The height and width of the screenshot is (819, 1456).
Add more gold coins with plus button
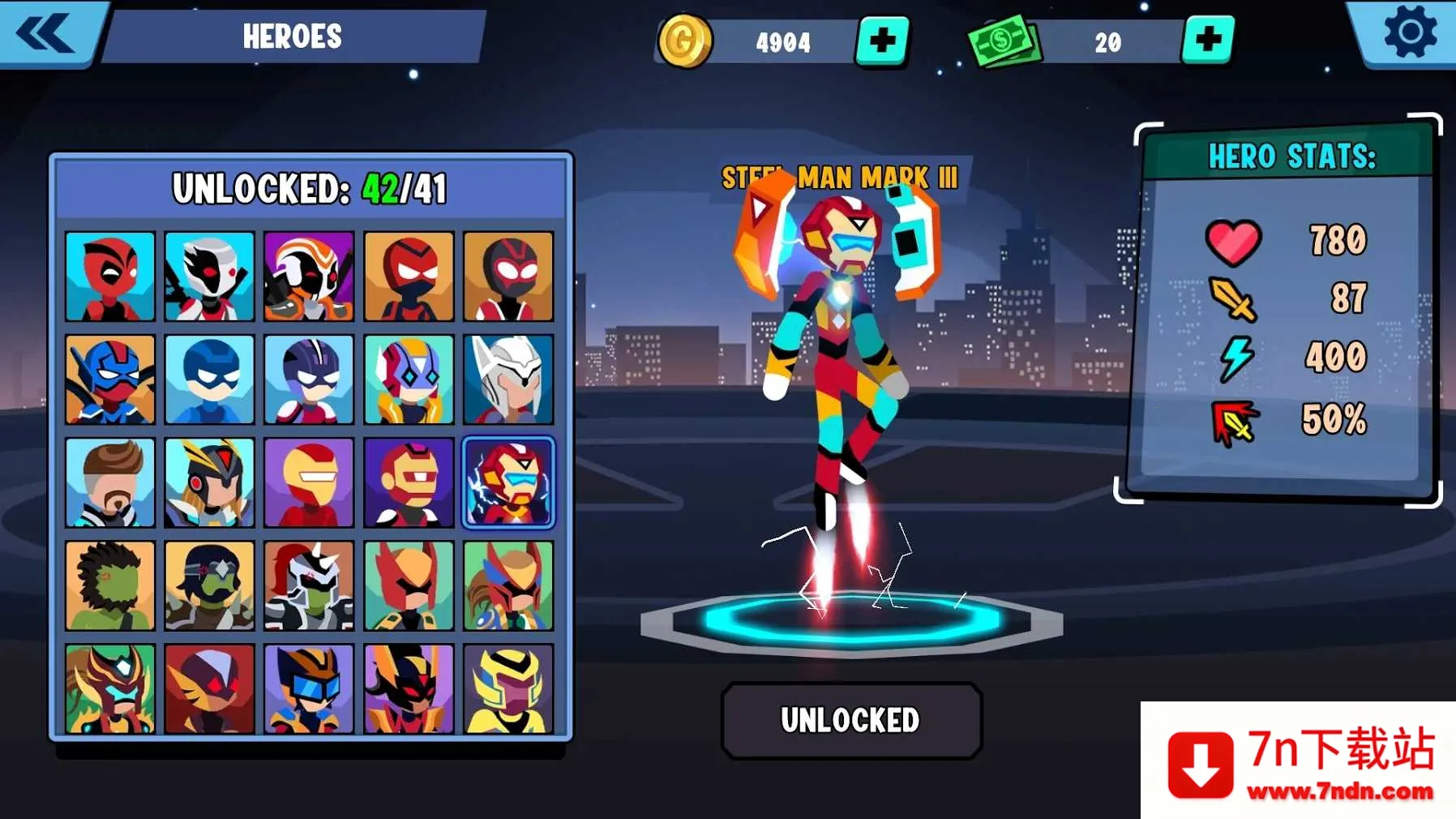[x=882, y=41]
